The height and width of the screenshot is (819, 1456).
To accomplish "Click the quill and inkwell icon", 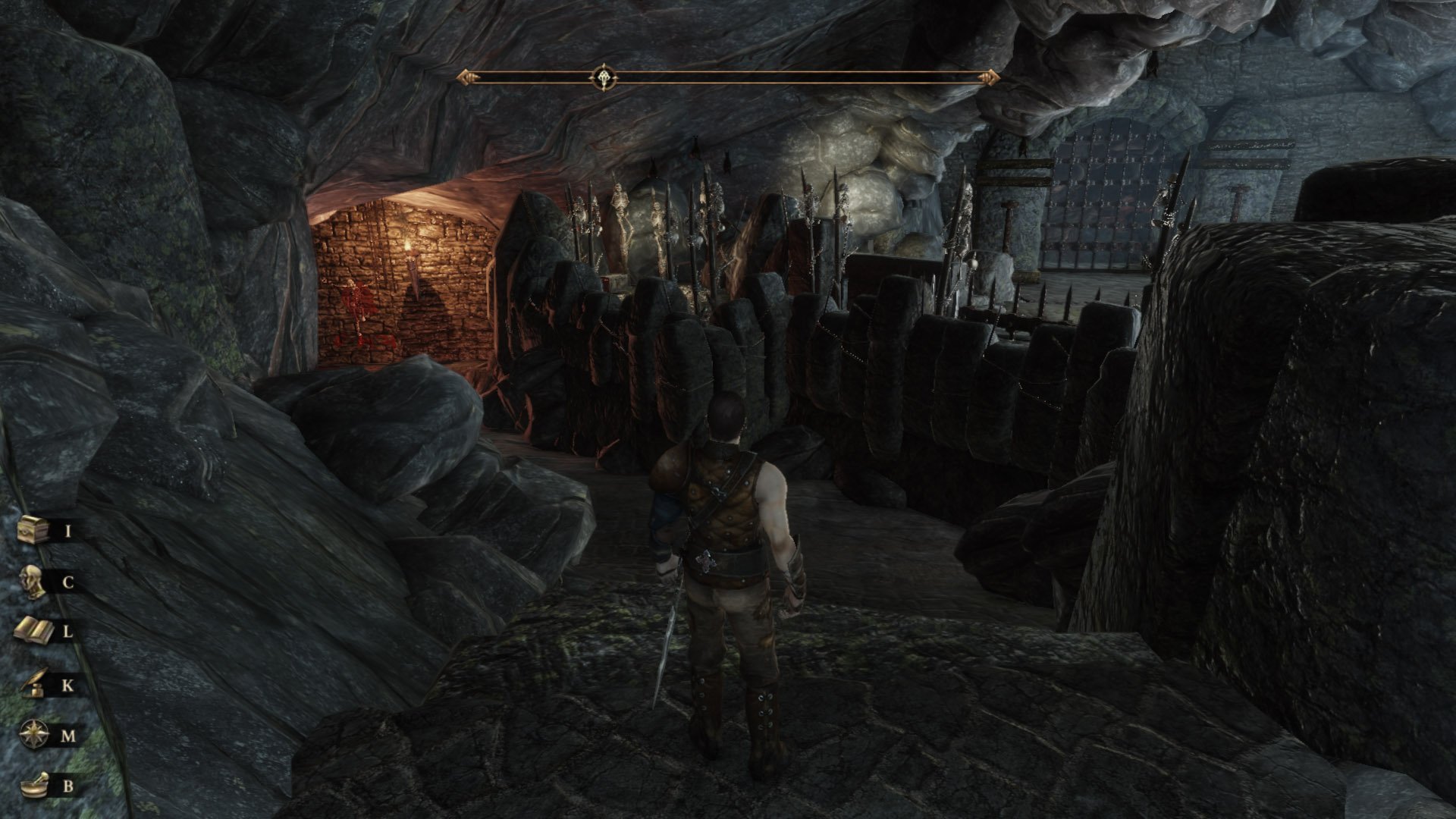I will (x=35, y=685).
